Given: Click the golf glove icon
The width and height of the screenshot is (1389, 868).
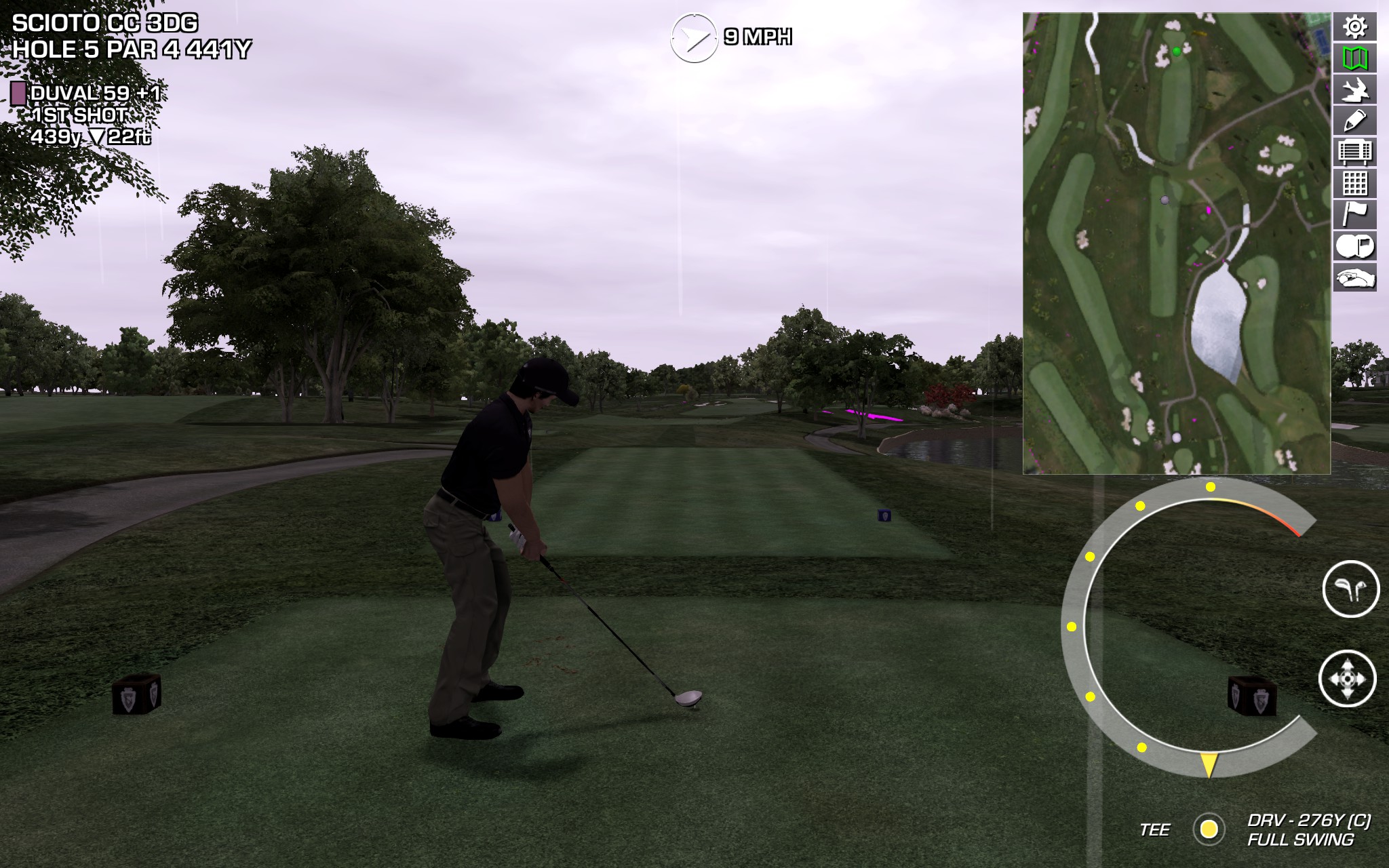Looking at the screenshot, I should pos(1354,277).
